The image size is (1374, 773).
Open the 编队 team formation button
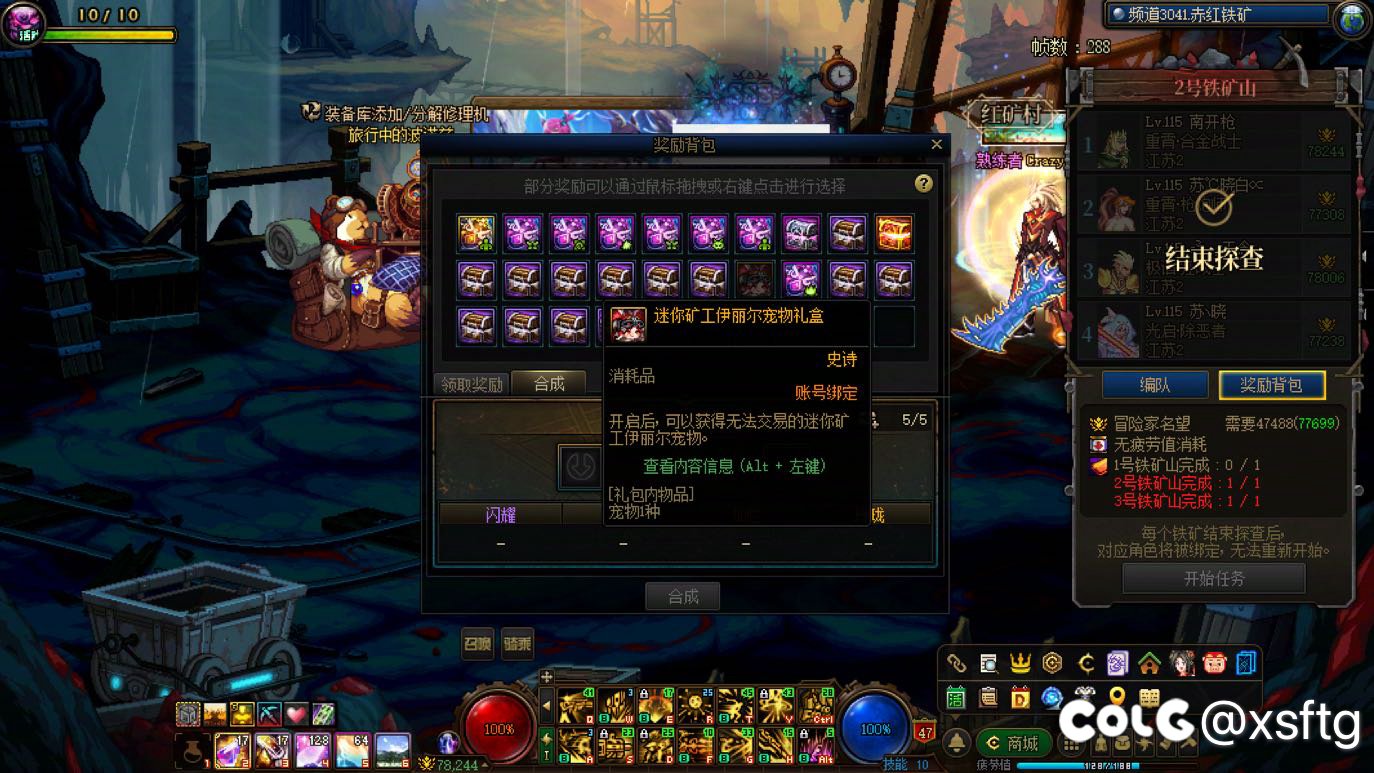(x=1154, y=385)
